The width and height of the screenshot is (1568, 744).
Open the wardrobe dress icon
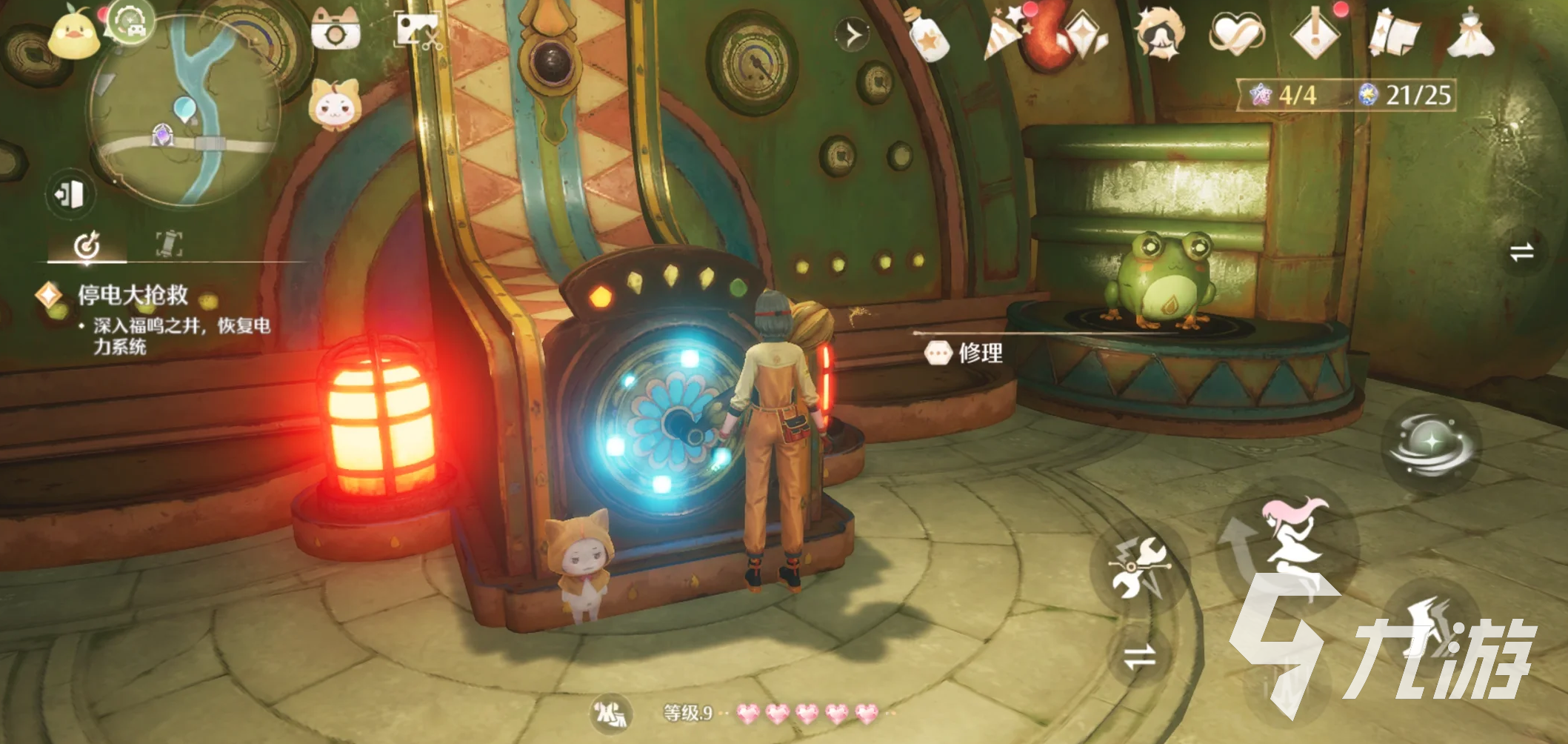pos(1471,34)
